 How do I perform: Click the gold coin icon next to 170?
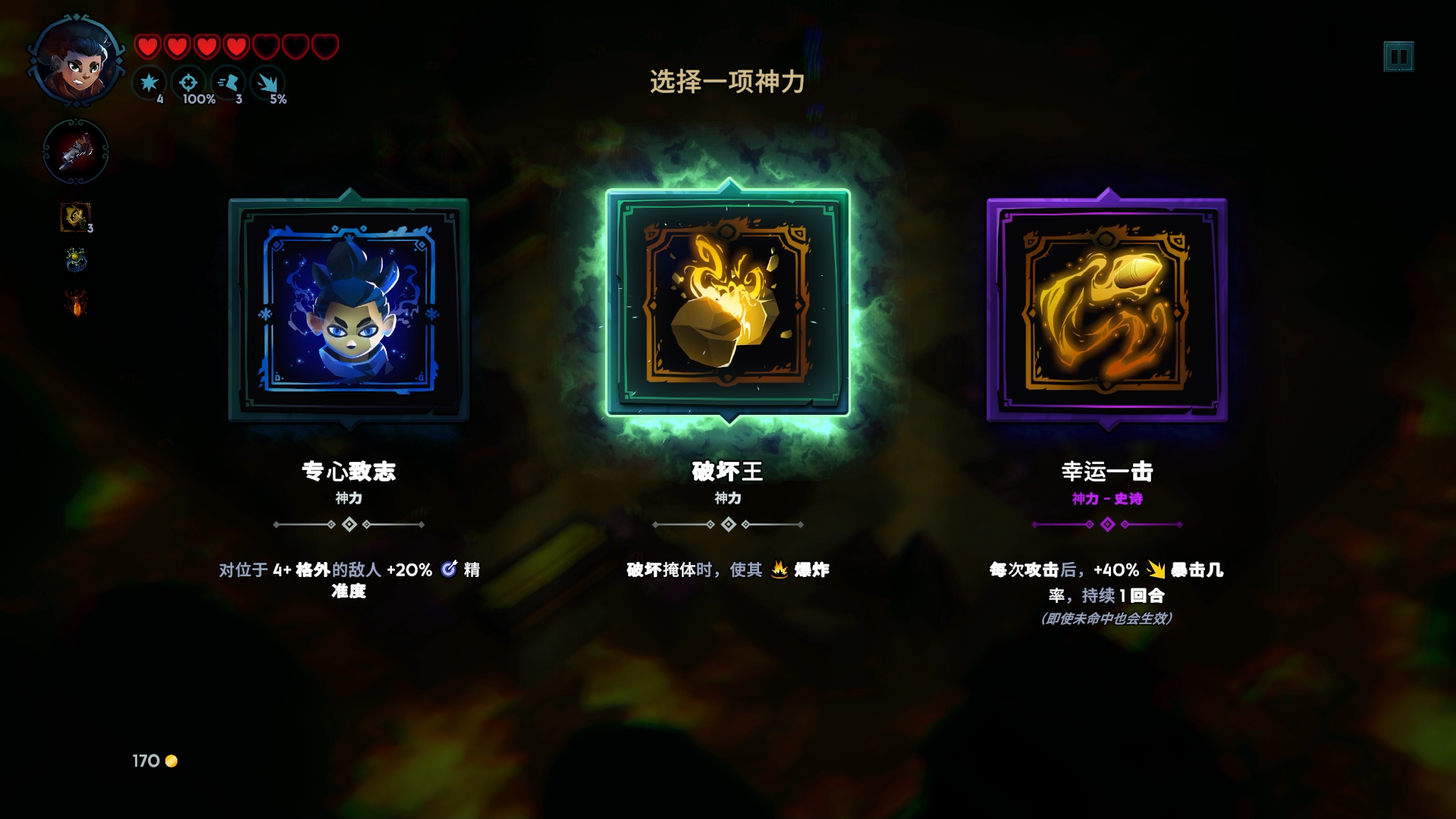pyautogui.click(x=170, y=762)
